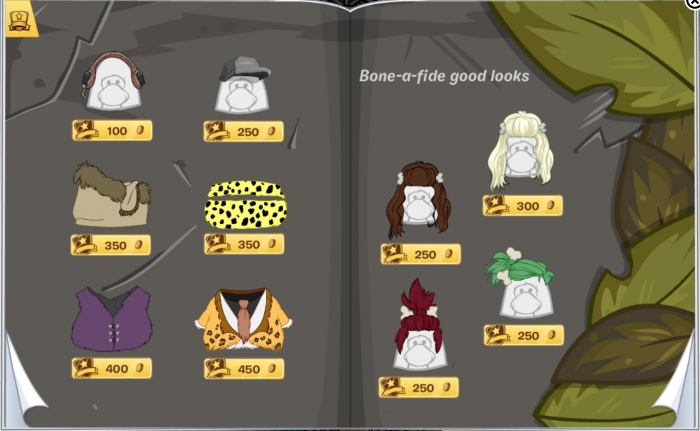
Task: Pick the fur-trimmed tan top
Action: [110, 199]
